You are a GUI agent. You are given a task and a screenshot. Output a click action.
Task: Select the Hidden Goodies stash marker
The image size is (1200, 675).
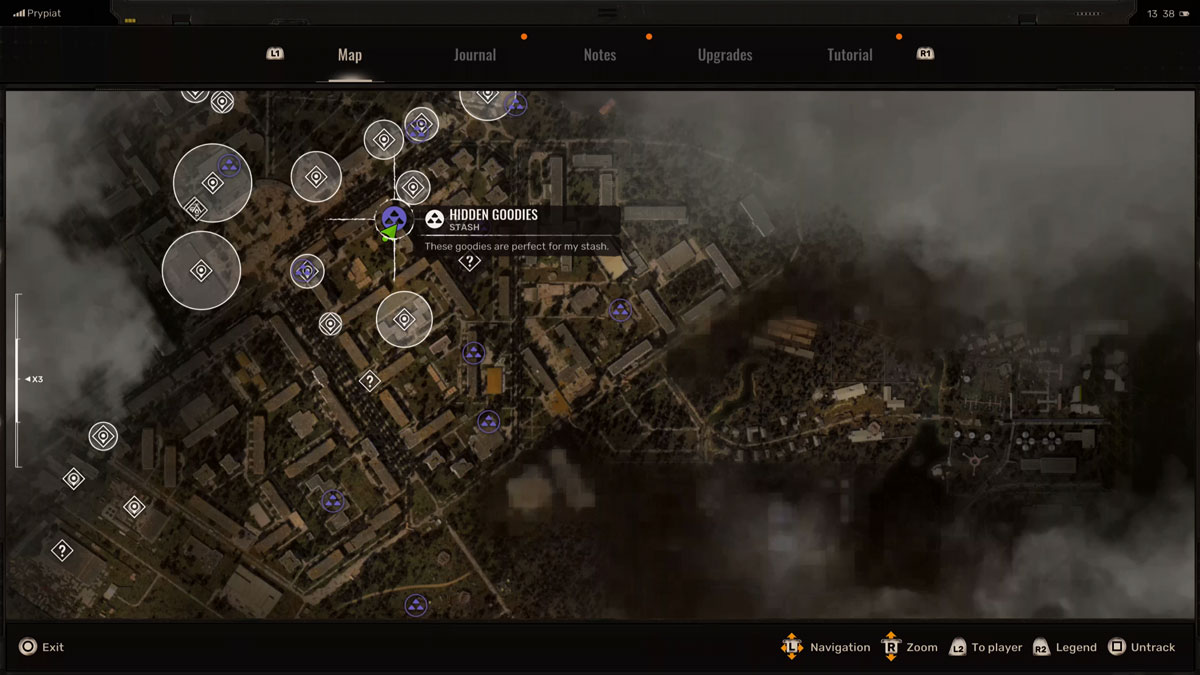(394, 217)
